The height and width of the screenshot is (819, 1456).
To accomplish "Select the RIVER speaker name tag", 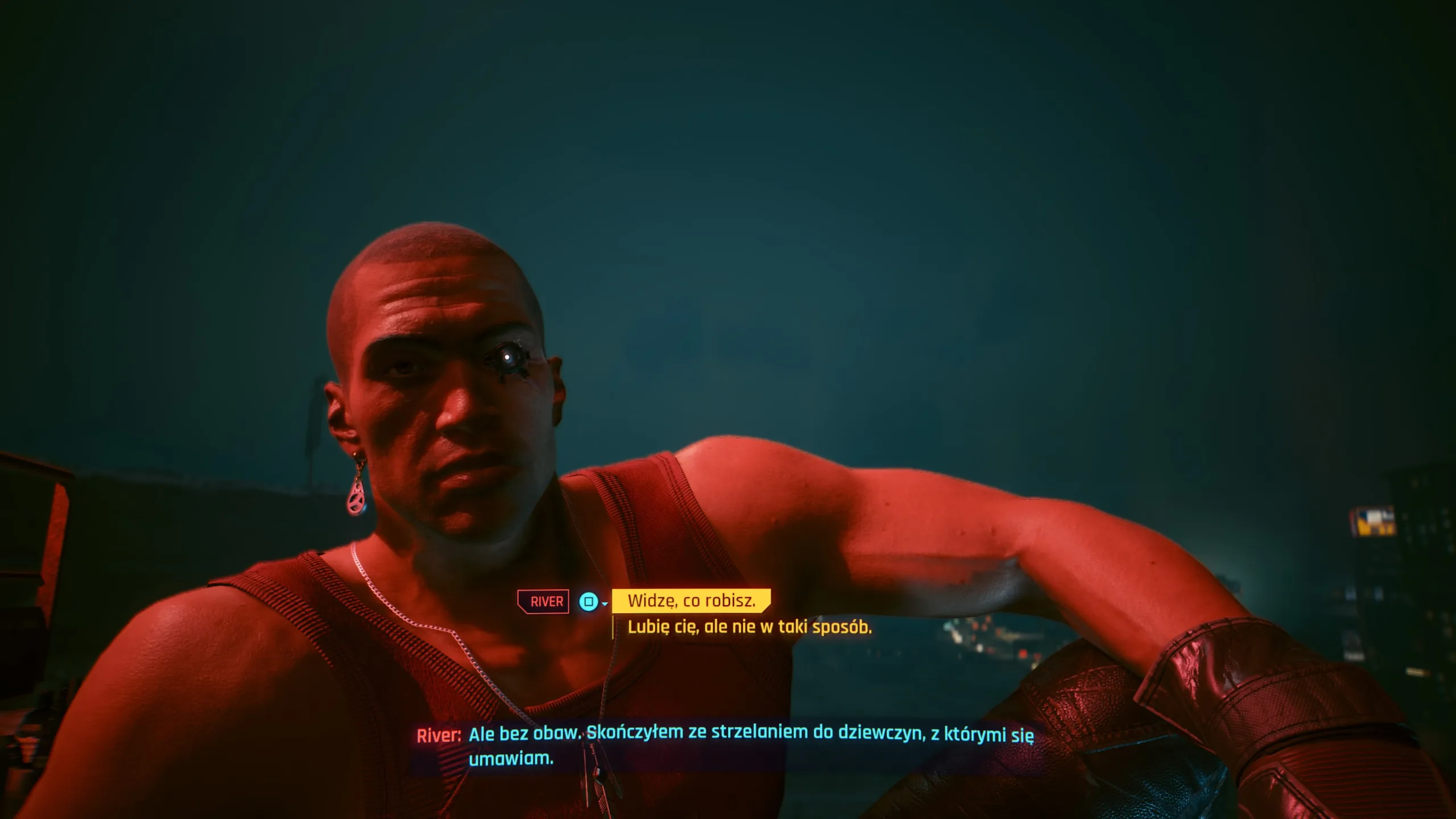I will point(543,601).
